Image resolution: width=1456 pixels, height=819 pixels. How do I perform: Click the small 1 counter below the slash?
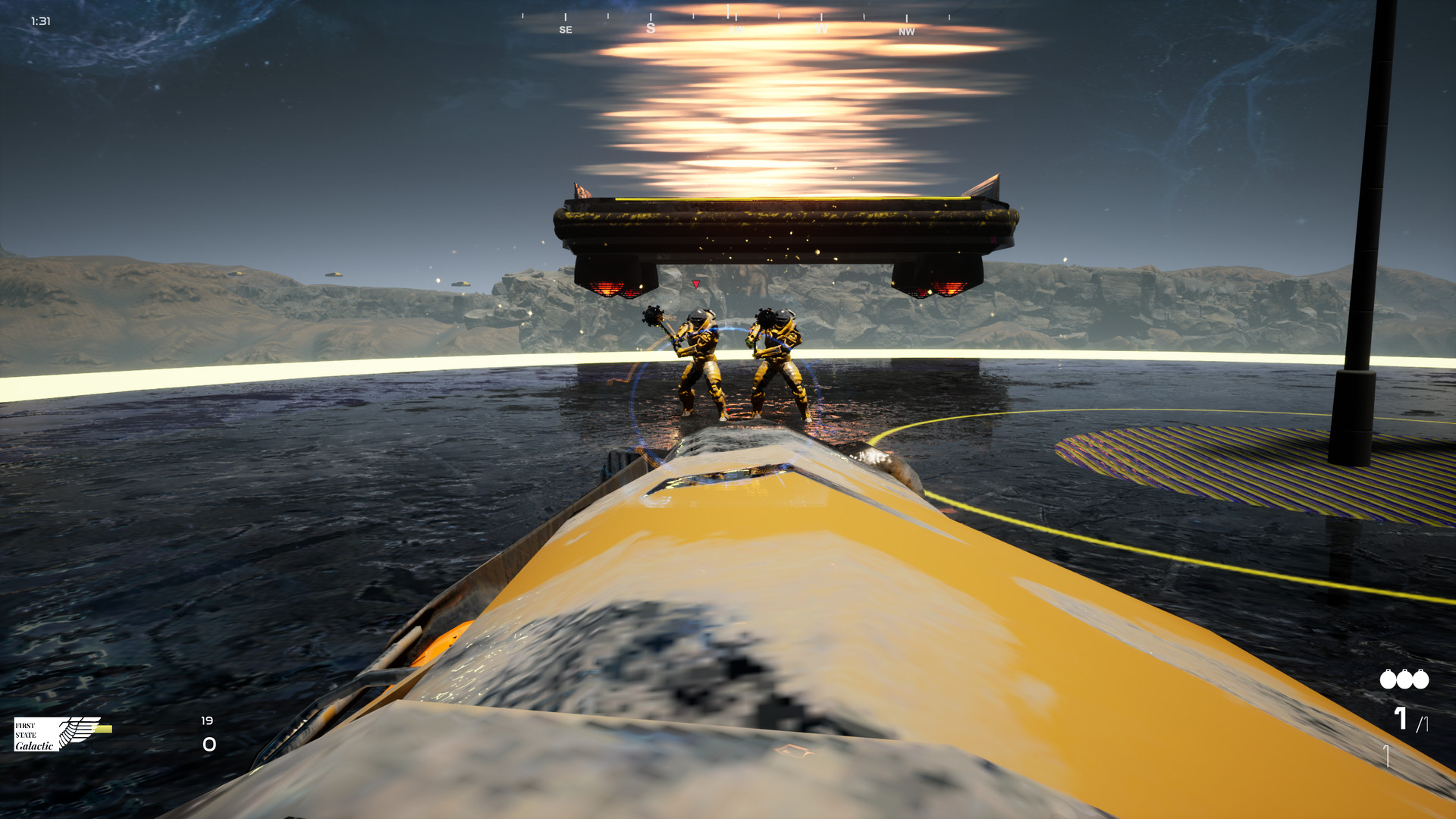coord(1386,755)
